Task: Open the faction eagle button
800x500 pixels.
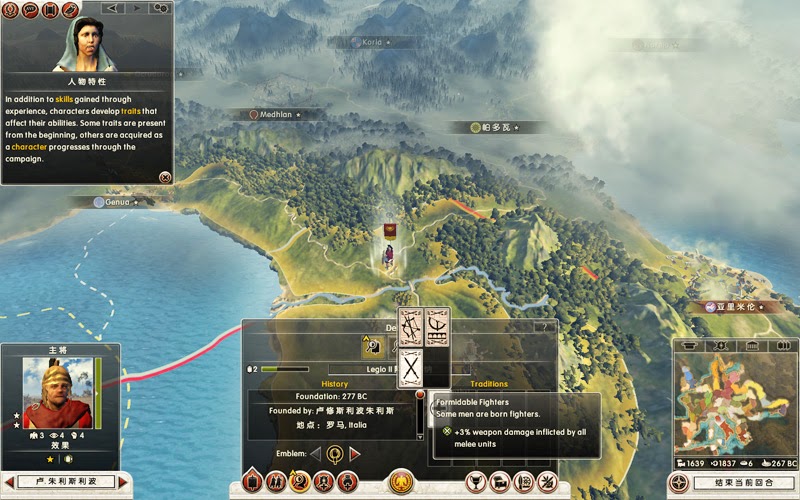Action: [402, 482]
